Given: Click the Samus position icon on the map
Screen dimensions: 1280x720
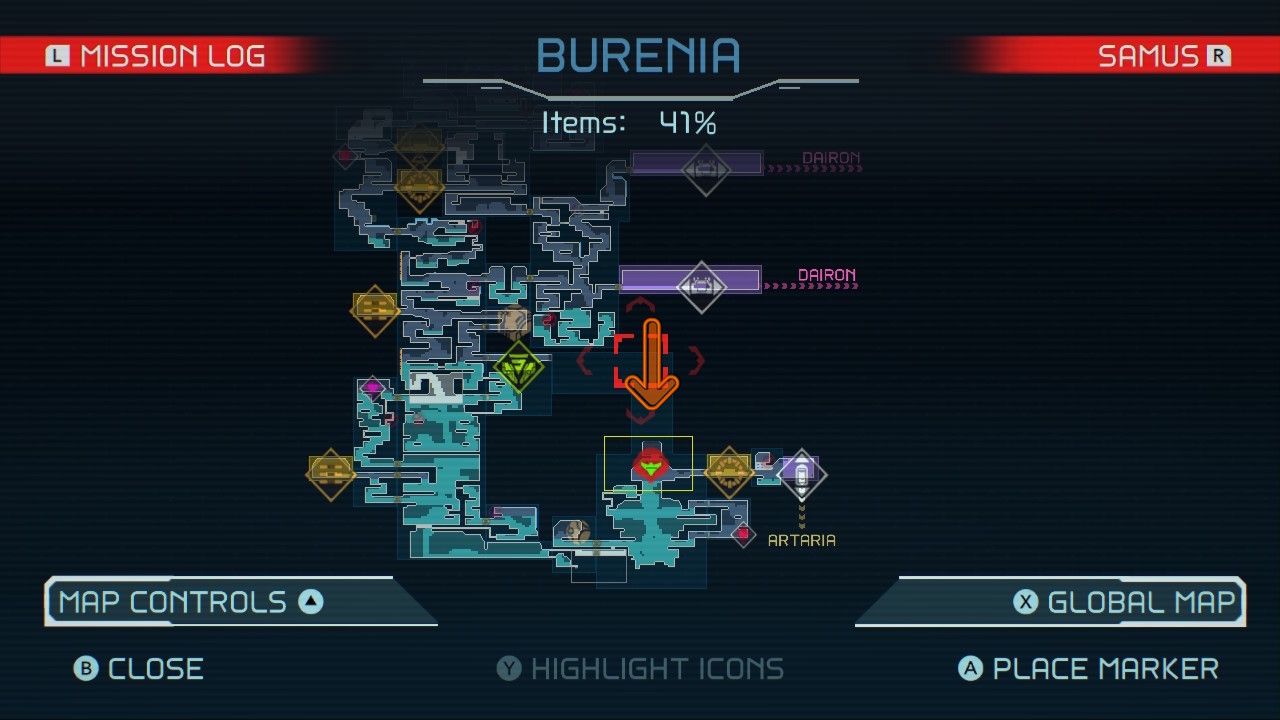Looking at the screenshot, I should 650,466.
